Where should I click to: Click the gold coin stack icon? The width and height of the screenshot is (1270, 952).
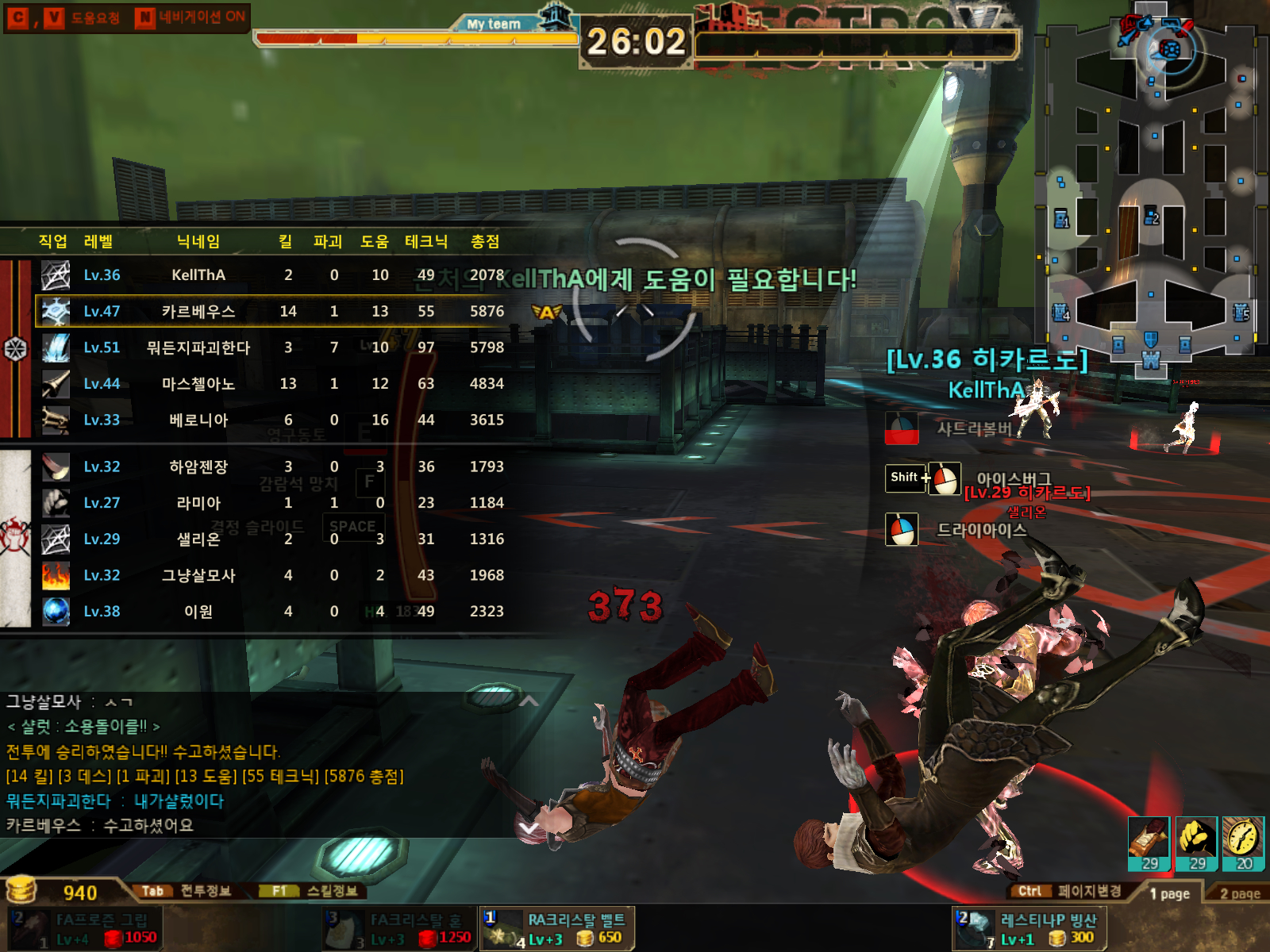21,890
